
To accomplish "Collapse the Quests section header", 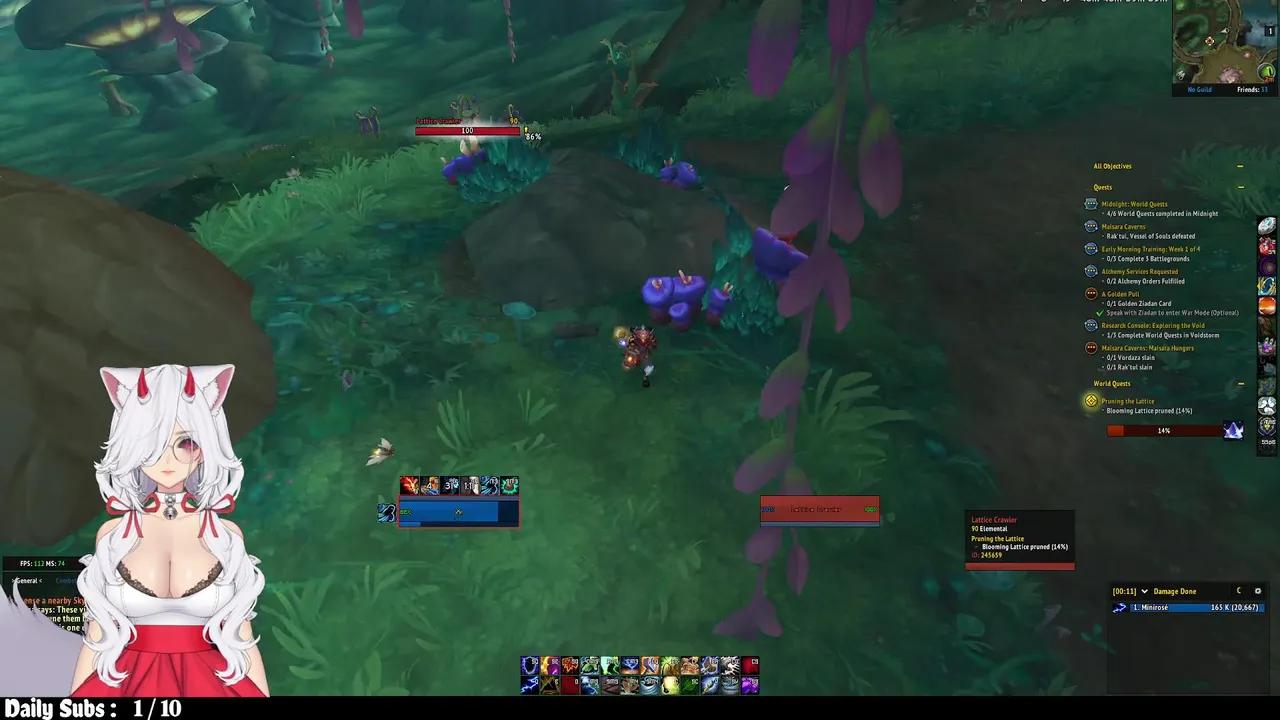I will click(1240, 187).
